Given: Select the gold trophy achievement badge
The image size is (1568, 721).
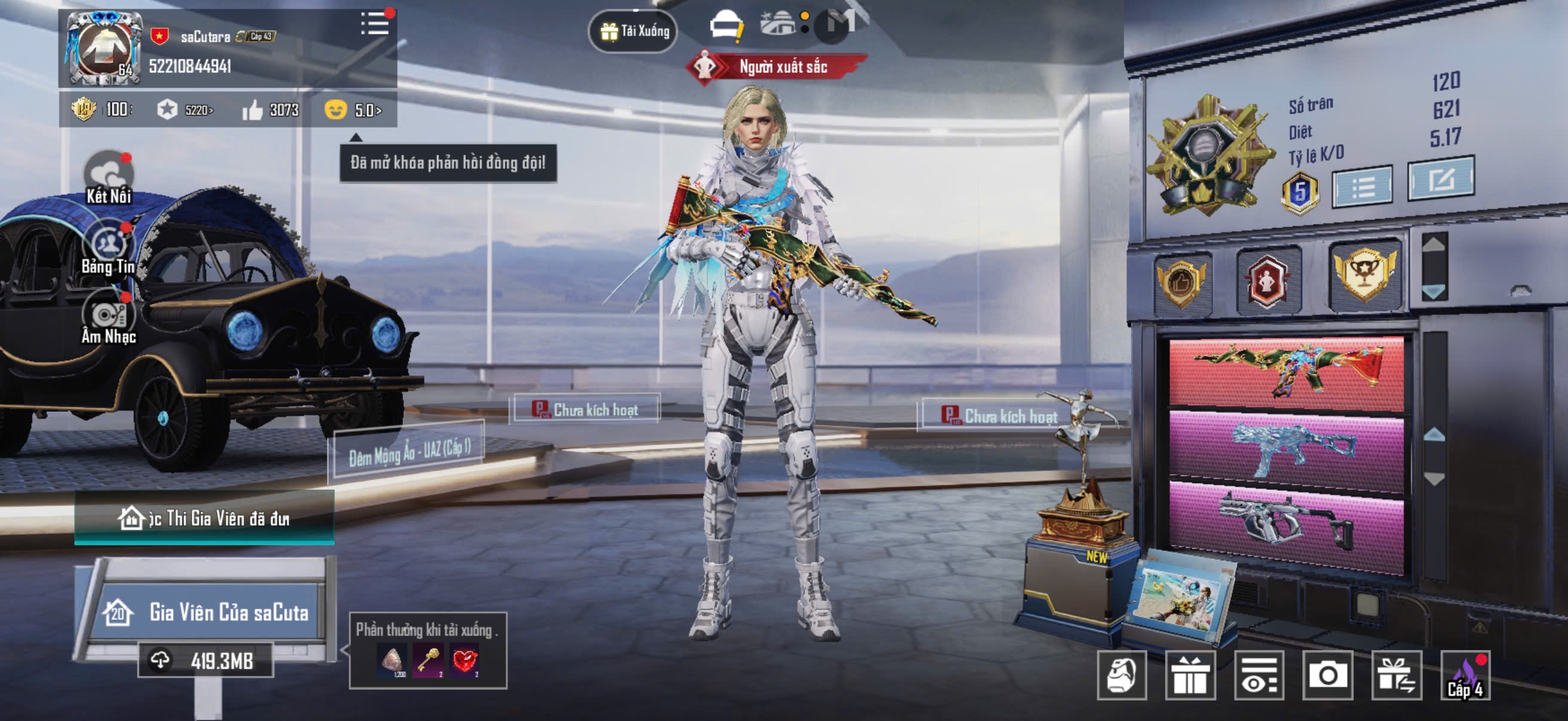Looking at the screenshot, I should point(1365,275).
